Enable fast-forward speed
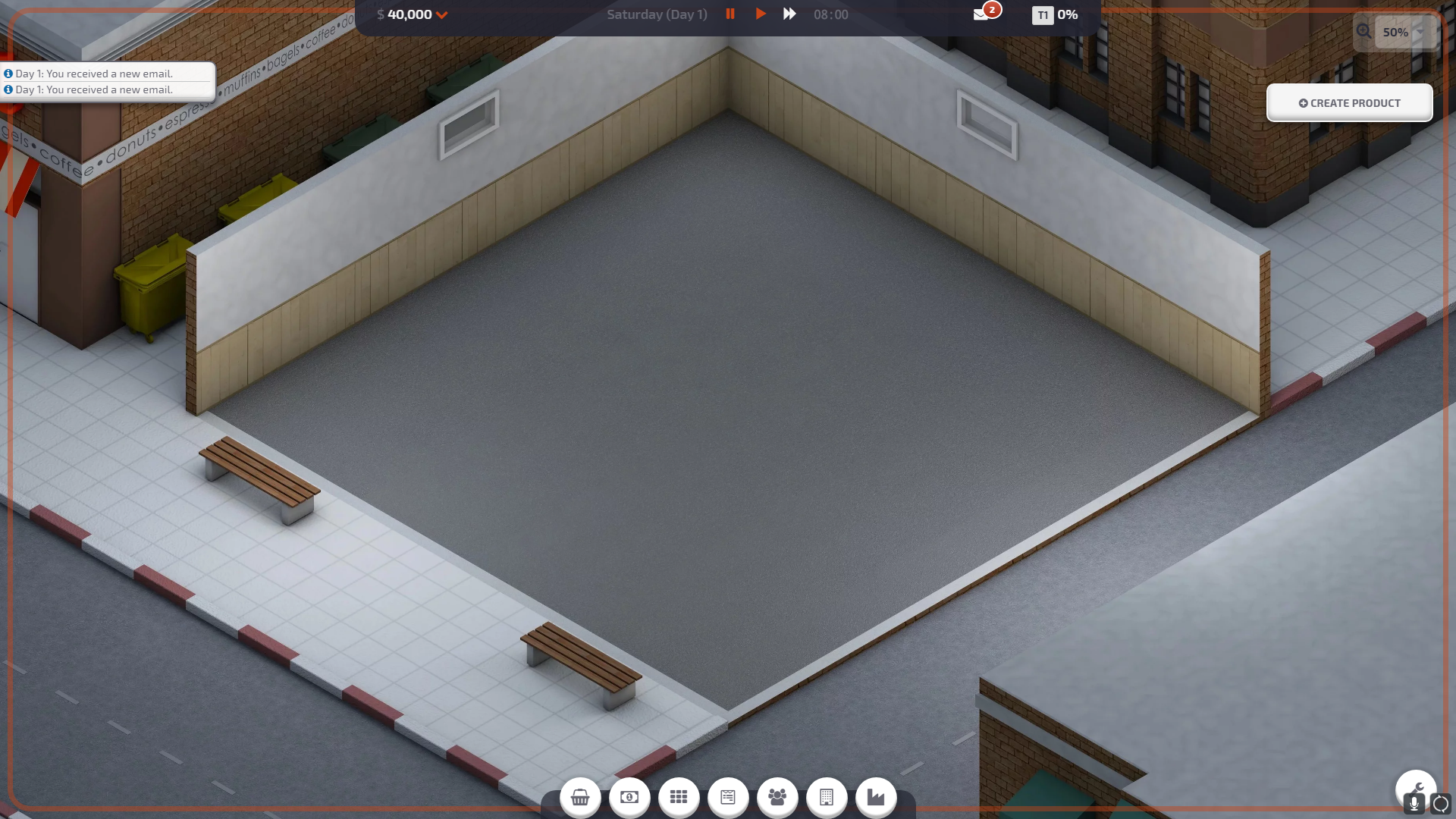The width and height of the screenshot is (1456, 819). pos(789,14)
